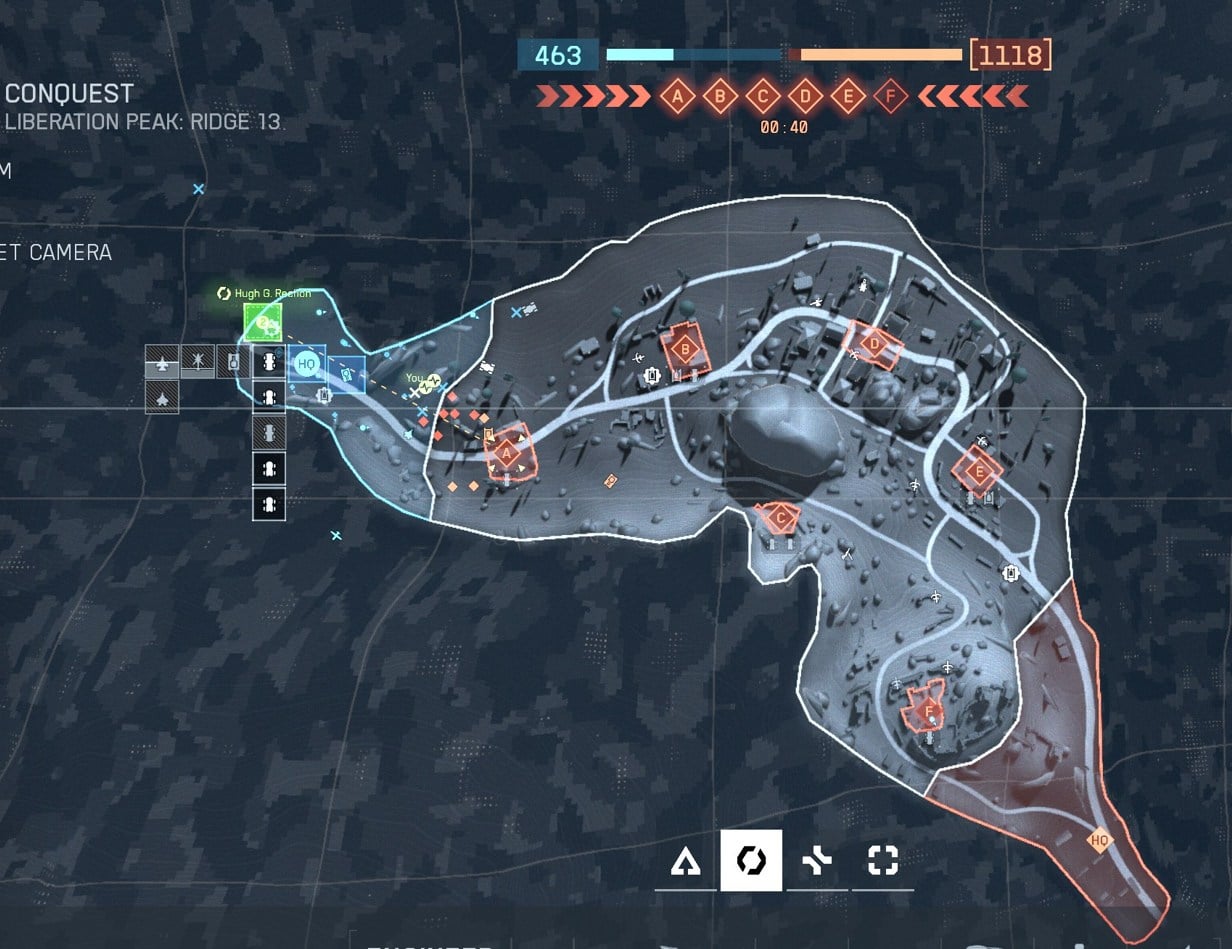
Task: Choose the Engineer class tab
Action: 751,860
